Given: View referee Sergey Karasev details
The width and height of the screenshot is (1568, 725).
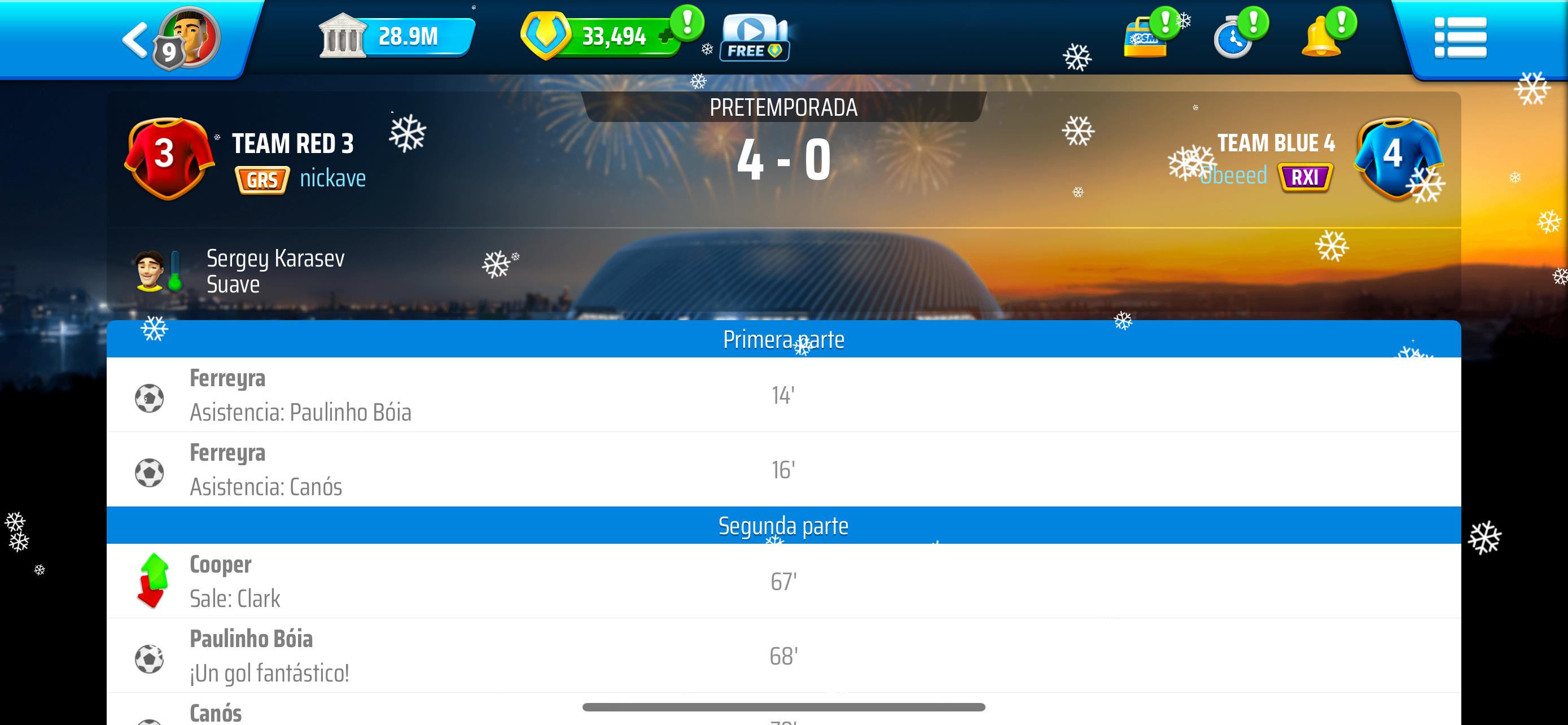Looking at the screenshot, I should coord(275,271).
